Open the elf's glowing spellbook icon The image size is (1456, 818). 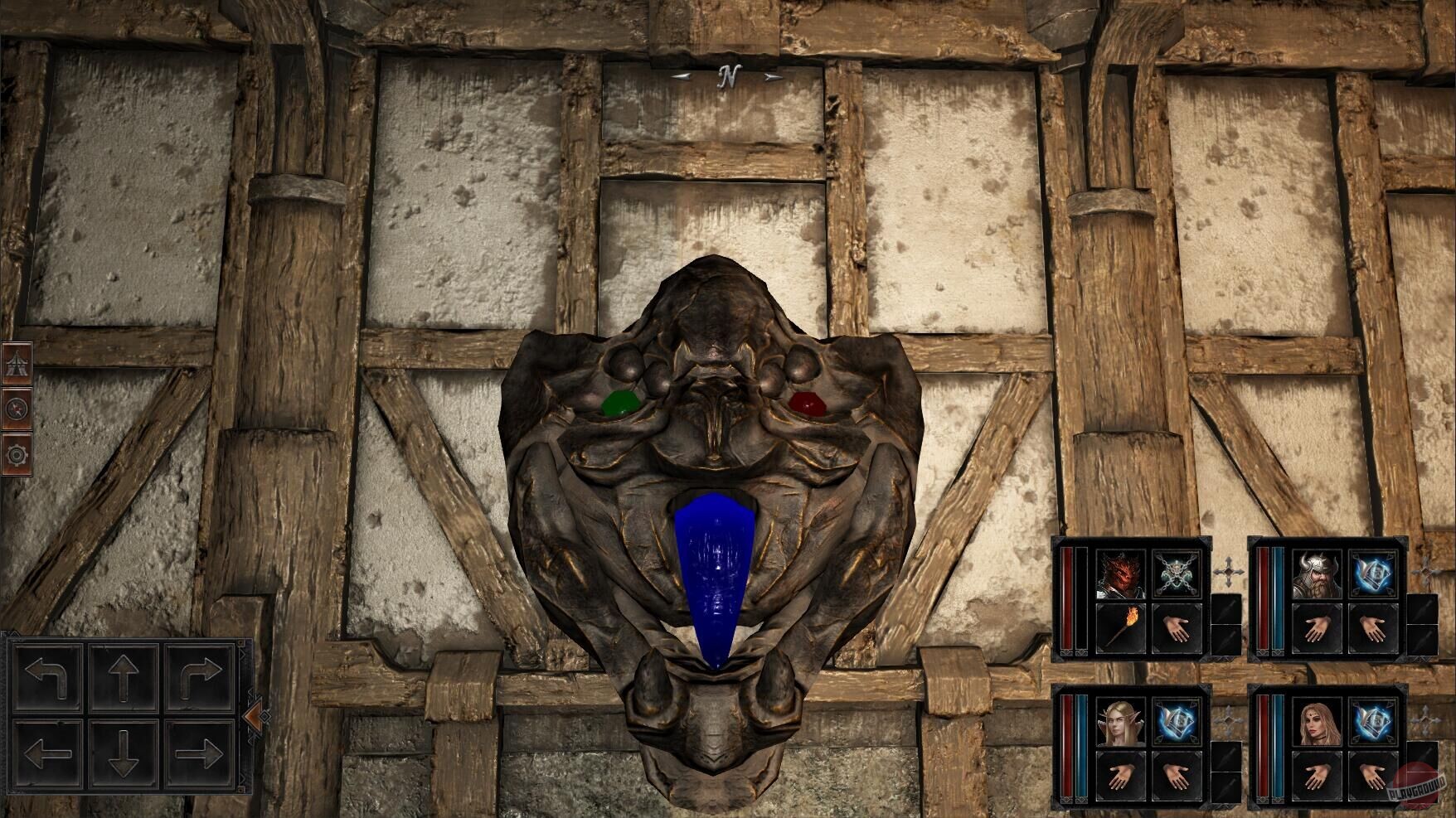tap(1177, 721)
